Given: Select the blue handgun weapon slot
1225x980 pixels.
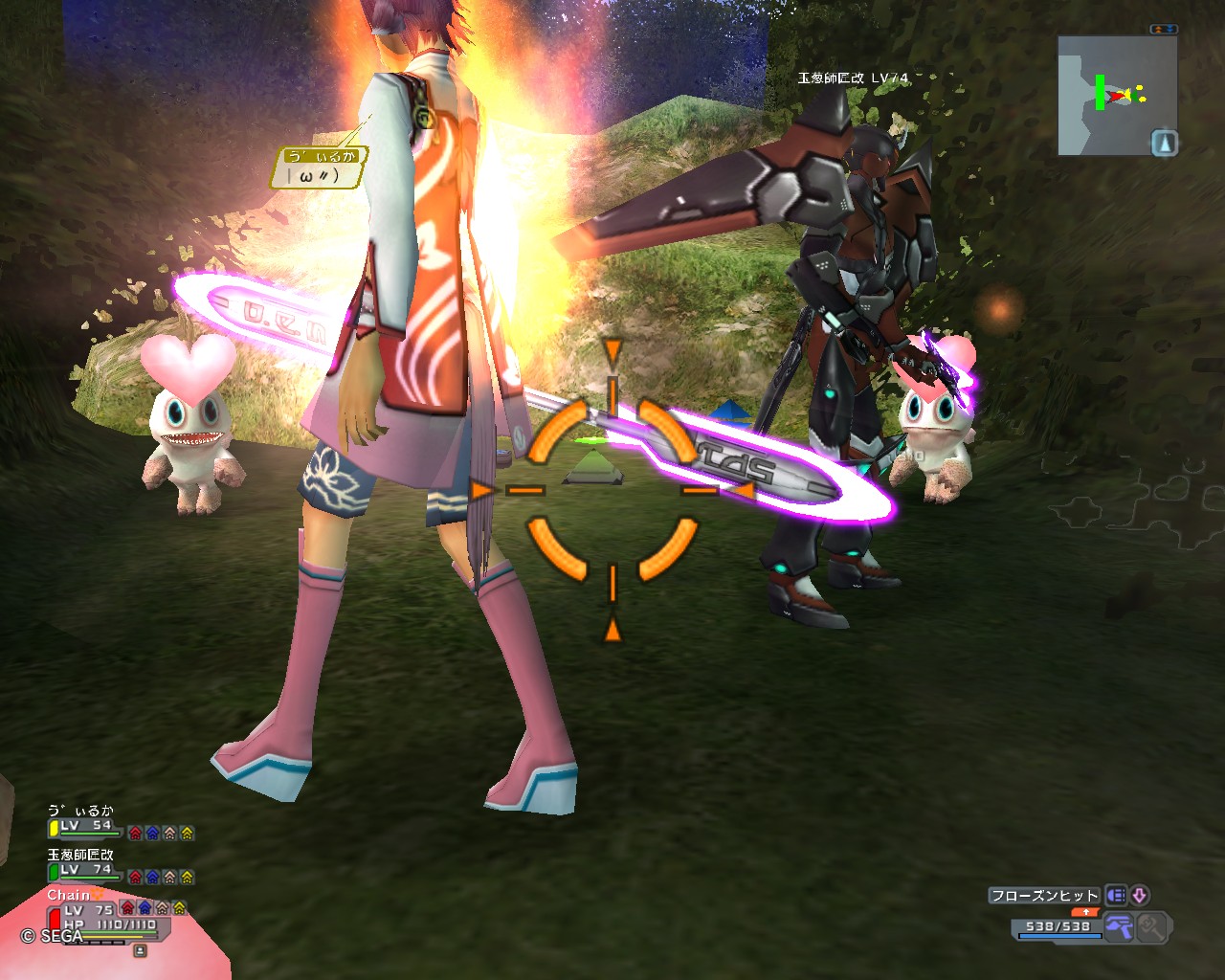Looking at the screenshot, I should click(1119, 926).
